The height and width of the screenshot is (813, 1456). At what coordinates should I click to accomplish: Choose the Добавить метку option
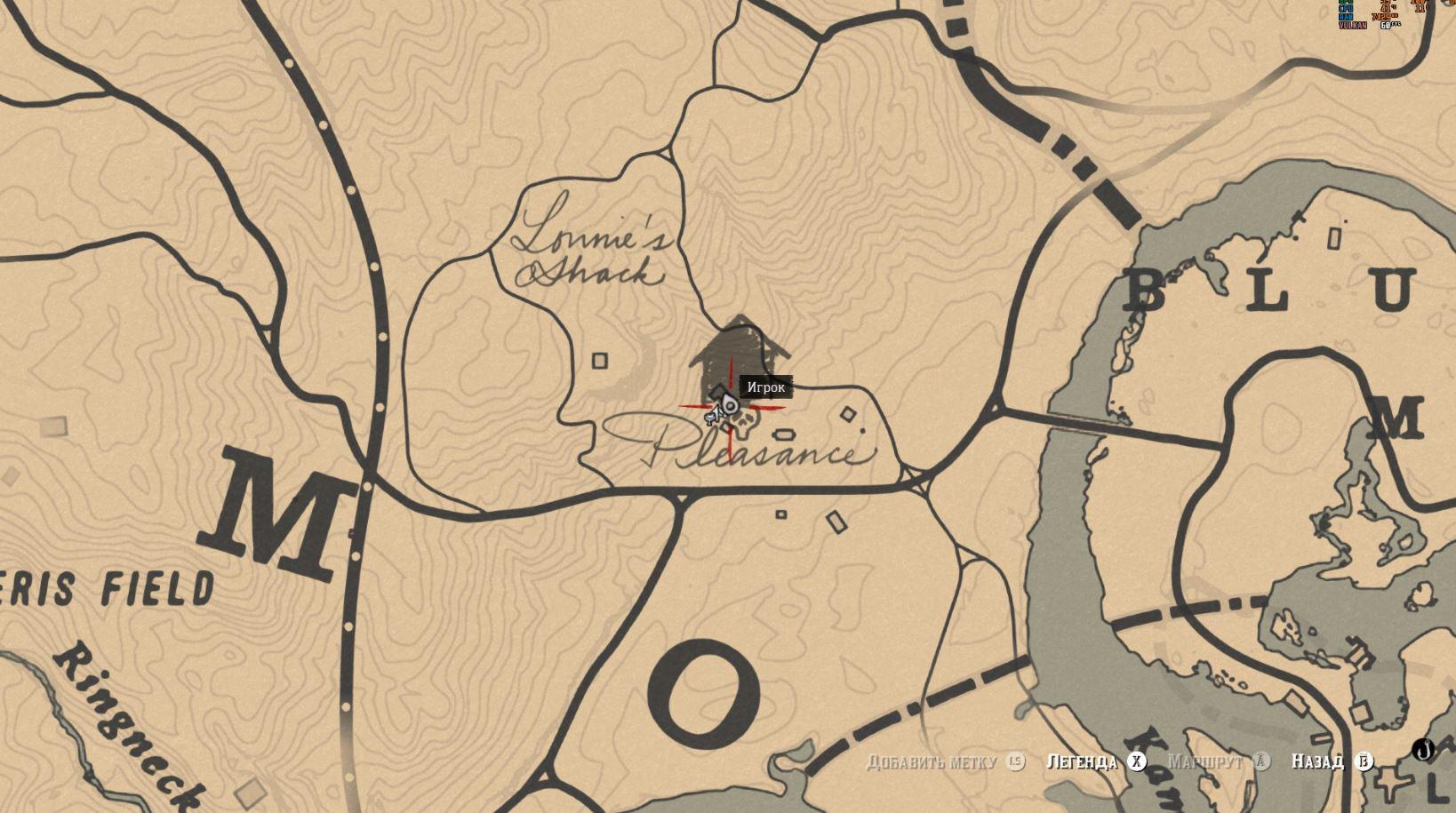[932, 761]
